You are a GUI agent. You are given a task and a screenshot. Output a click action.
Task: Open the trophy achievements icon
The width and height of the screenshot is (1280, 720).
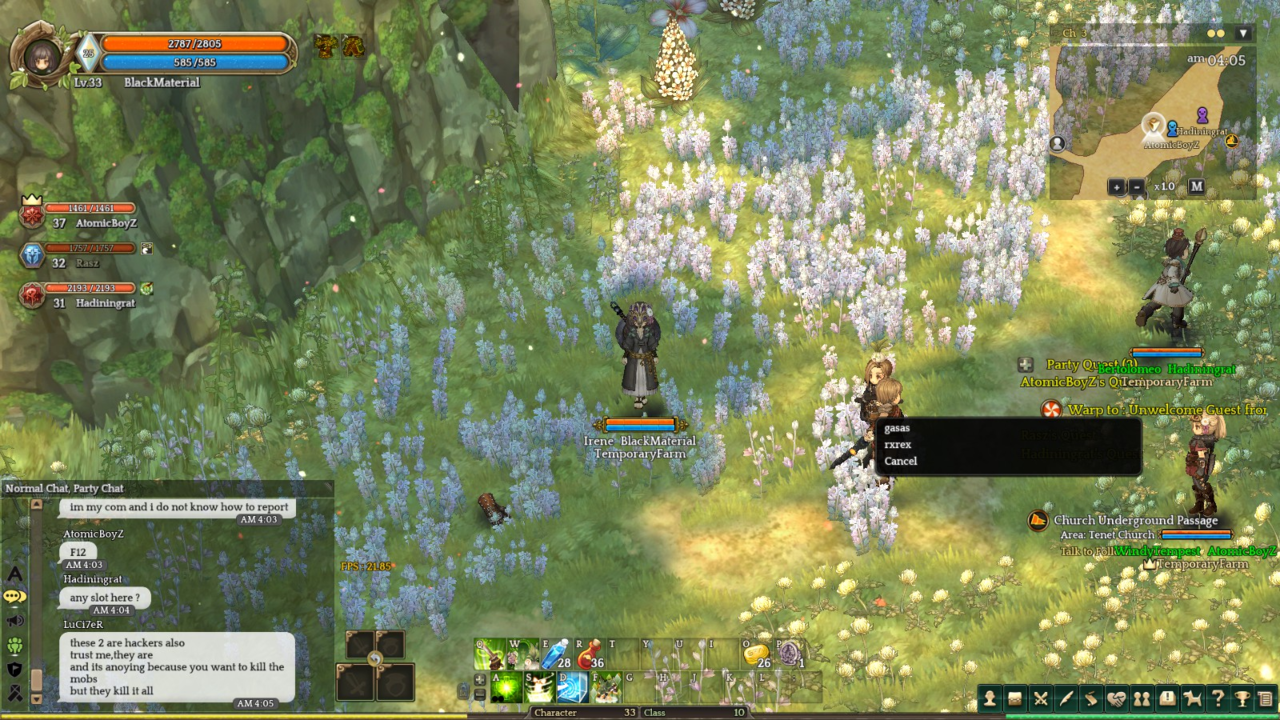tap(1242, 699)
